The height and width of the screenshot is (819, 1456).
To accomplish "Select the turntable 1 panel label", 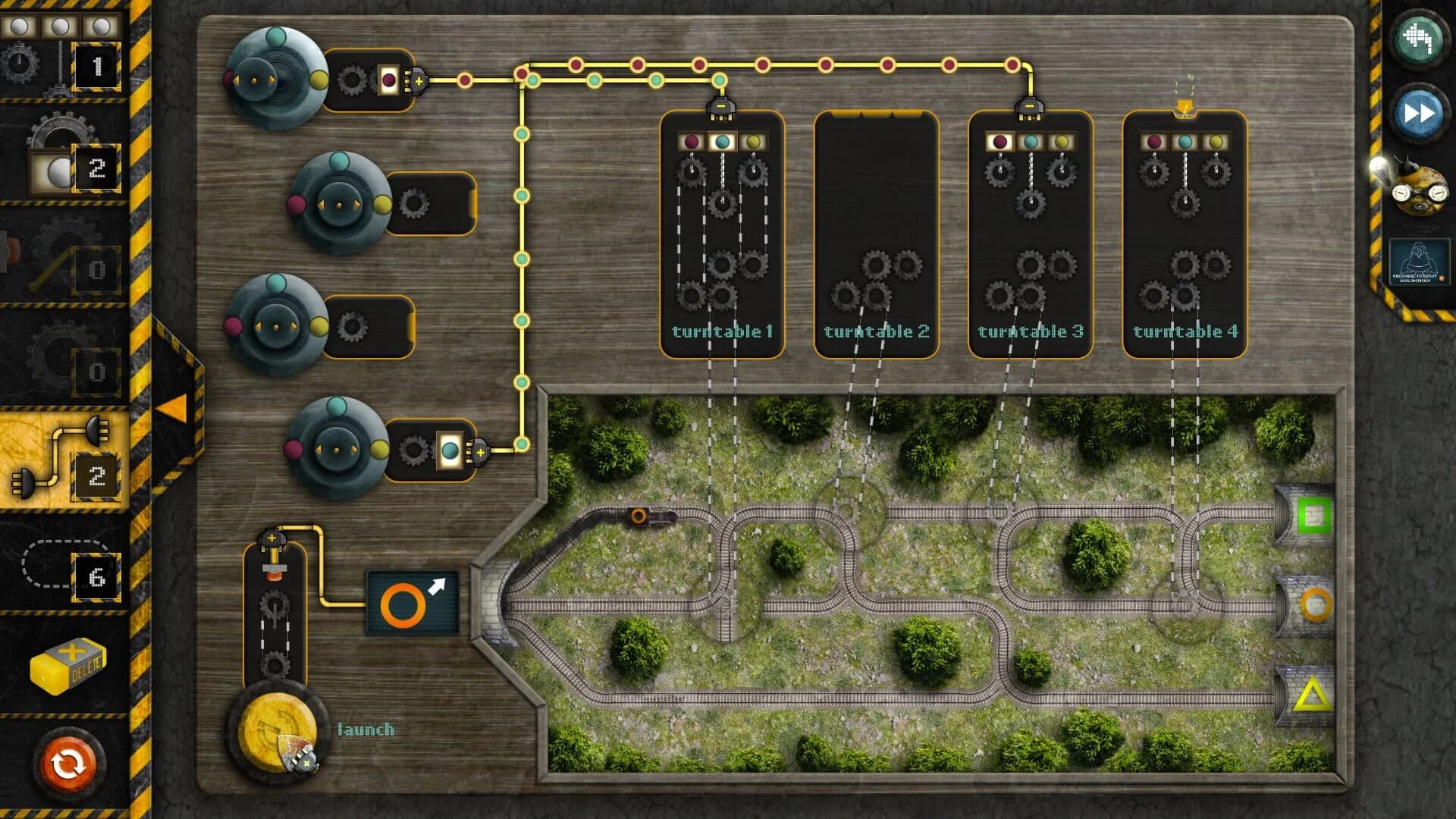I will pyautogui.click(x=721, y=331).
